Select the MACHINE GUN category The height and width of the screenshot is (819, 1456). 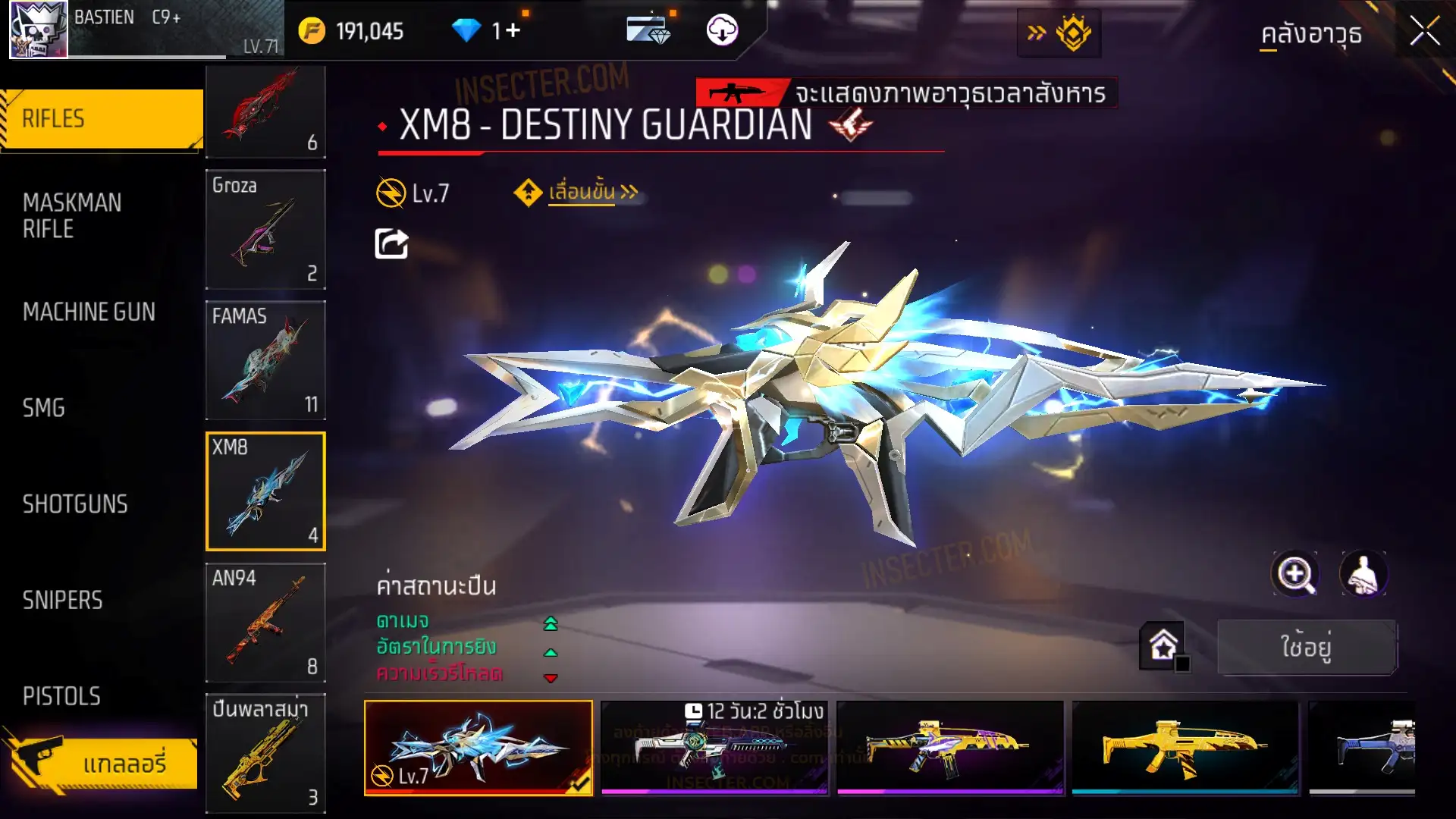[89, 312]
